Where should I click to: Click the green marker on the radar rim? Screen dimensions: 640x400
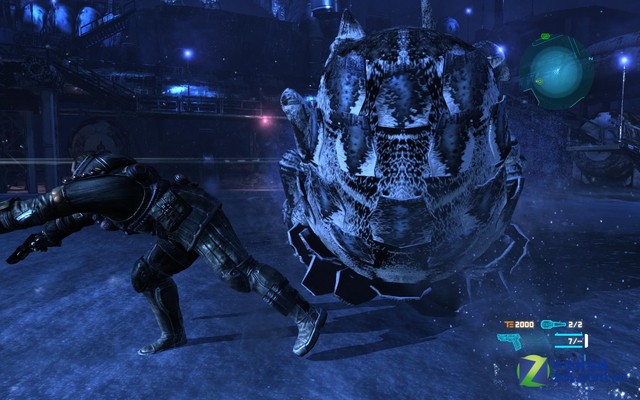(543, 38)
